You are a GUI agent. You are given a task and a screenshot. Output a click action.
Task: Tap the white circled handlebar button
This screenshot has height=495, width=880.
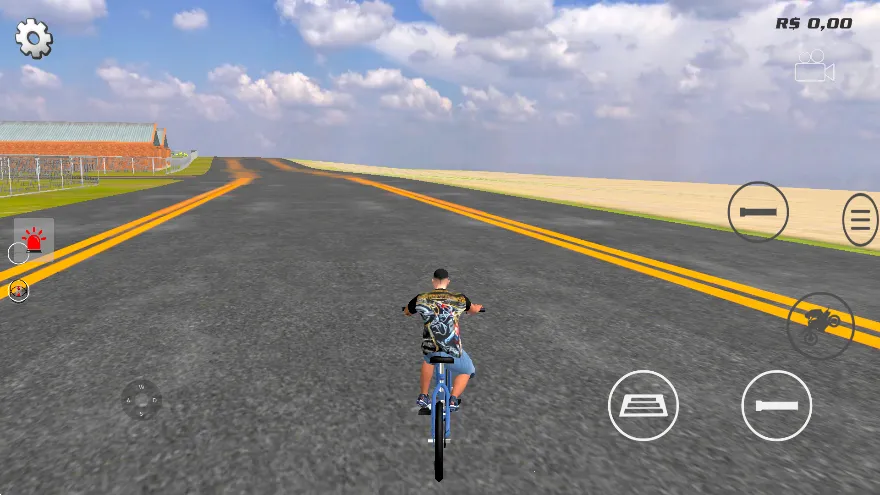pos(776,405)
